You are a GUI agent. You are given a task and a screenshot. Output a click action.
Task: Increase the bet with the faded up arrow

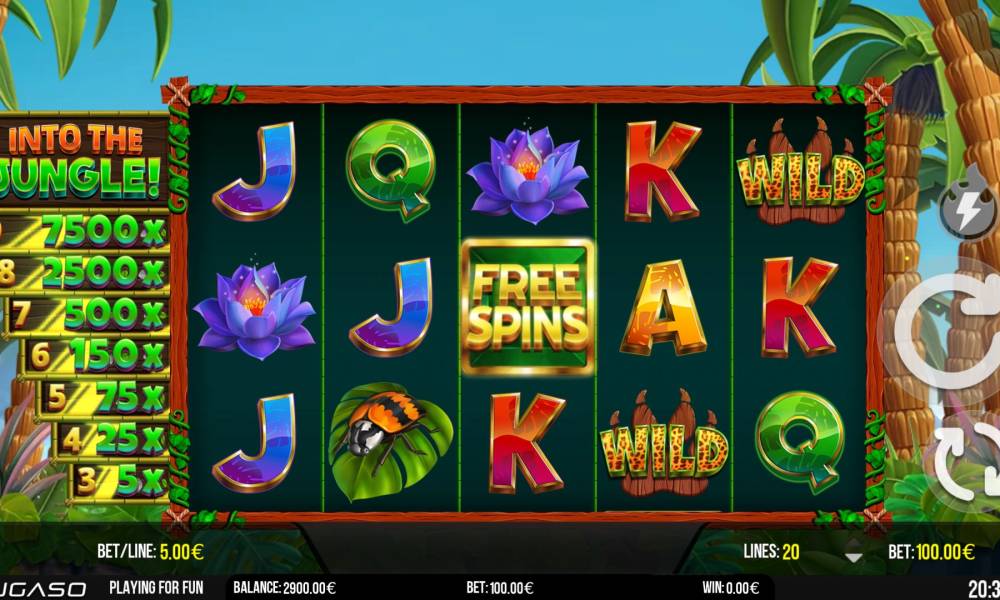(853, 541)
